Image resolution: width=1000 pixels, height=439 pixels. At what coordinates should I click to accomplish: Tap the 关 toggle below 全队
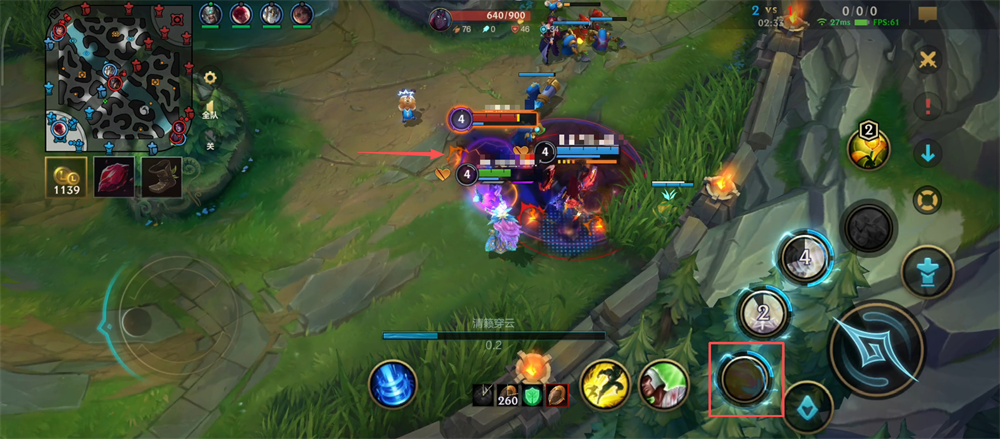(210, 145)
